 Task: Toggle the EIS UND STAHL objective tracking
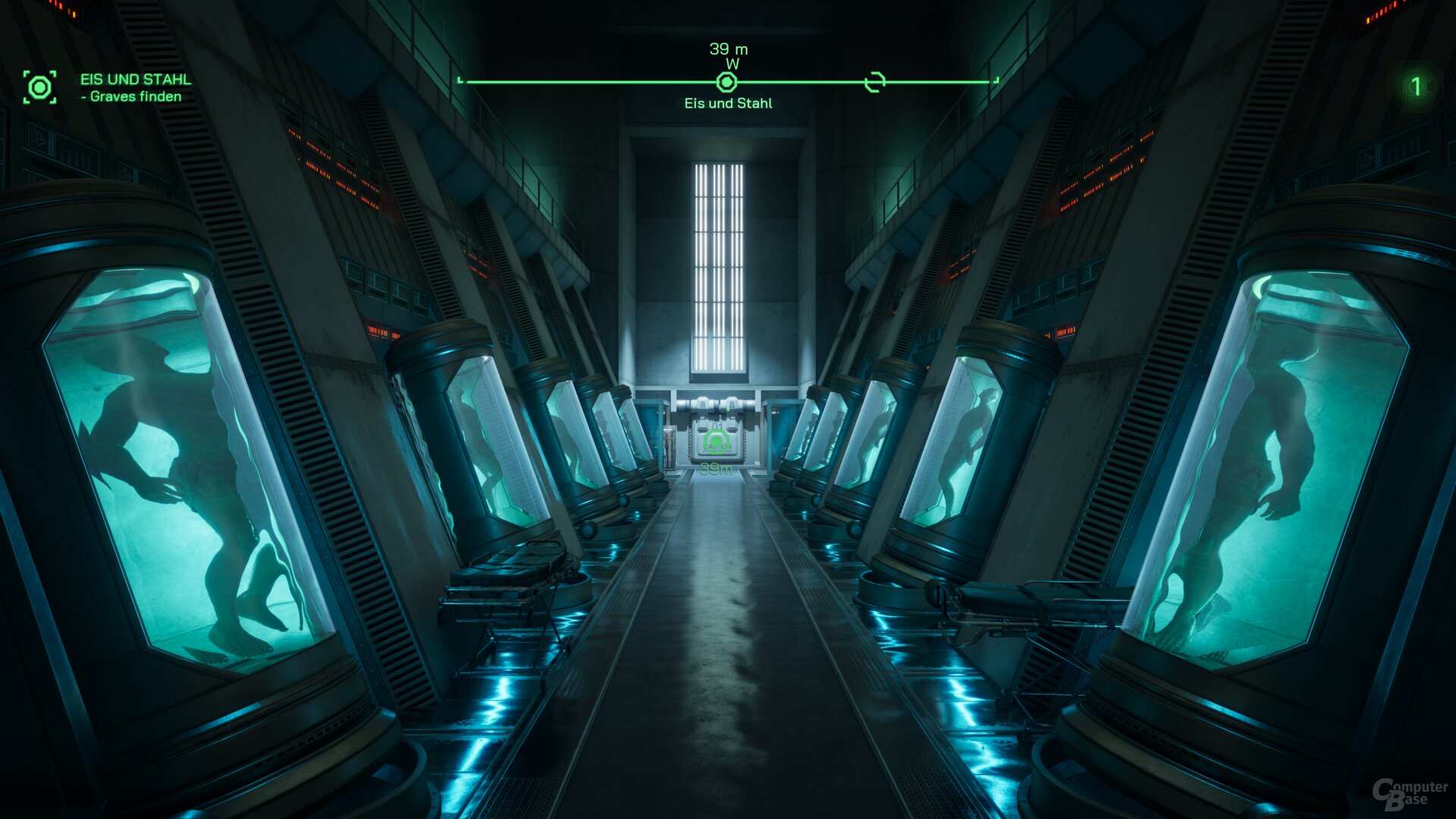pos(135,78)
